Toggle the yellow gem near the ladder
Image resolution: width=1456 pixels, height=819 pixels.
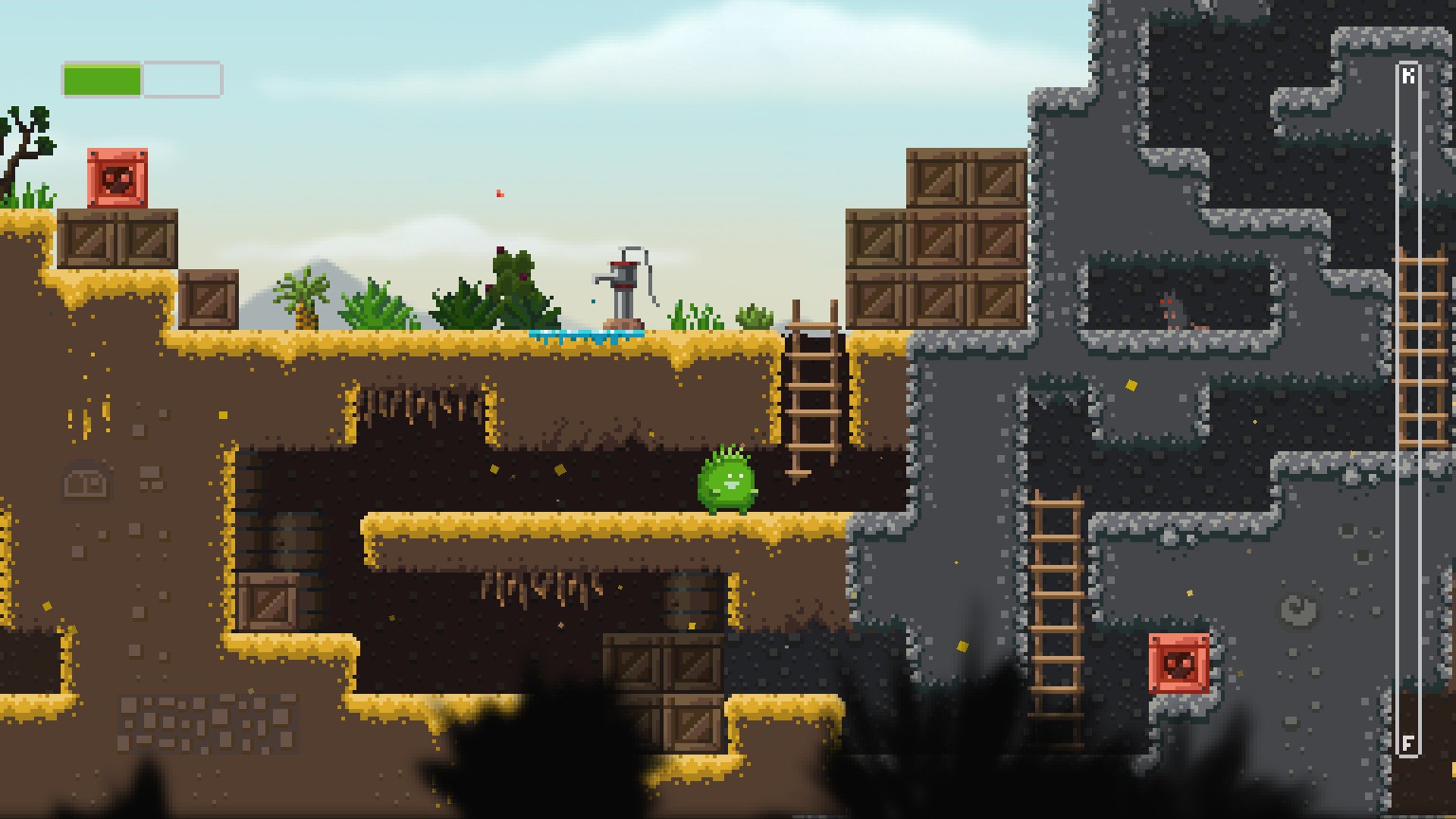(1131, 386)
